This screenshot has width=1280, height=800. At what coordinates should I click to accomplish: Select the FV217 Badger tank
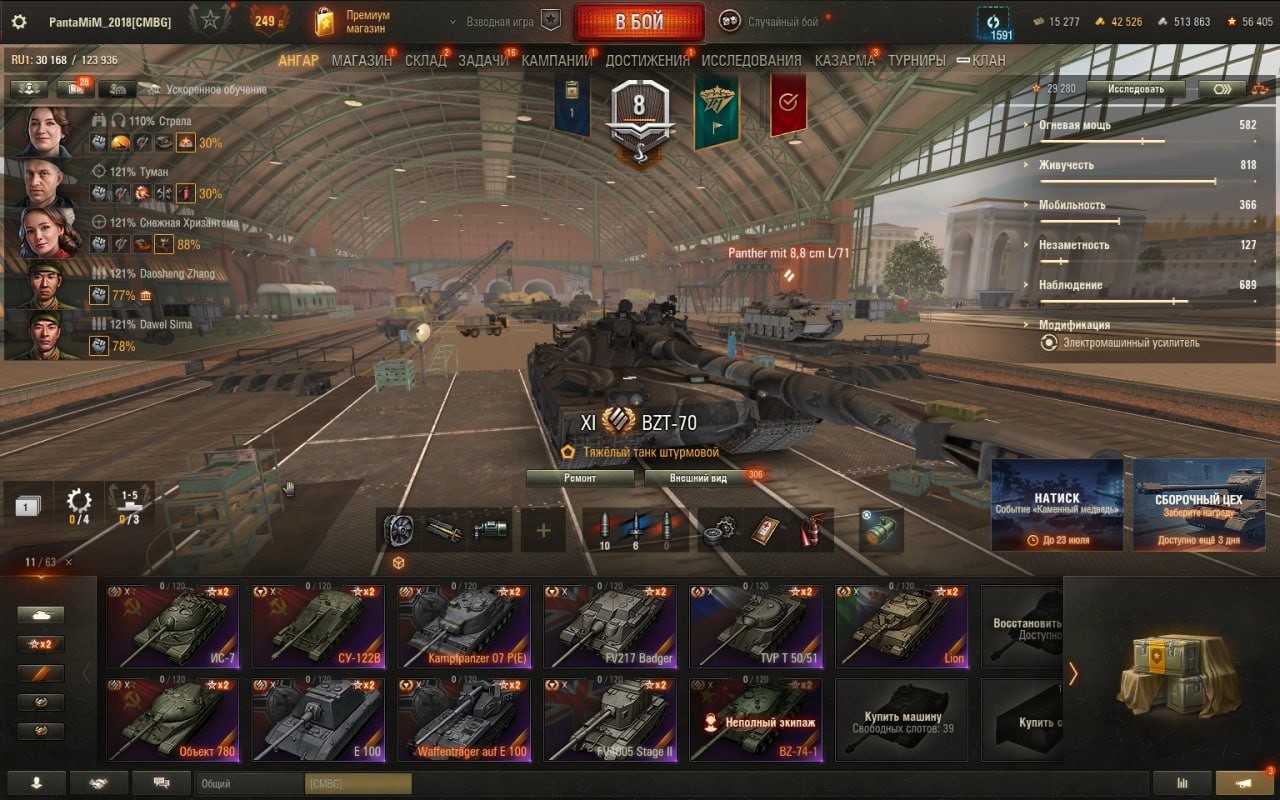(610, 626)
